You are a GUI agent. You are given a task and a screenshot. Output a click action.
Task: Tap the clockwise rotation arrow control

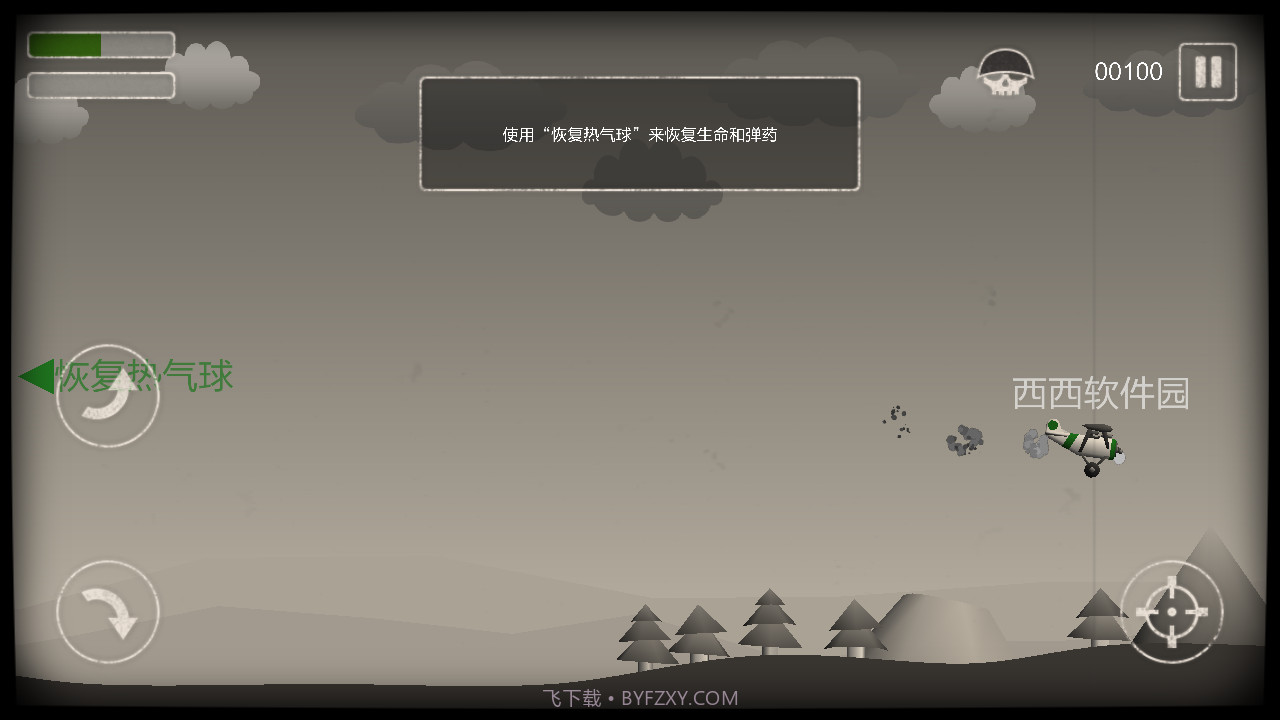pyautogui.click(x=107, y=612)
